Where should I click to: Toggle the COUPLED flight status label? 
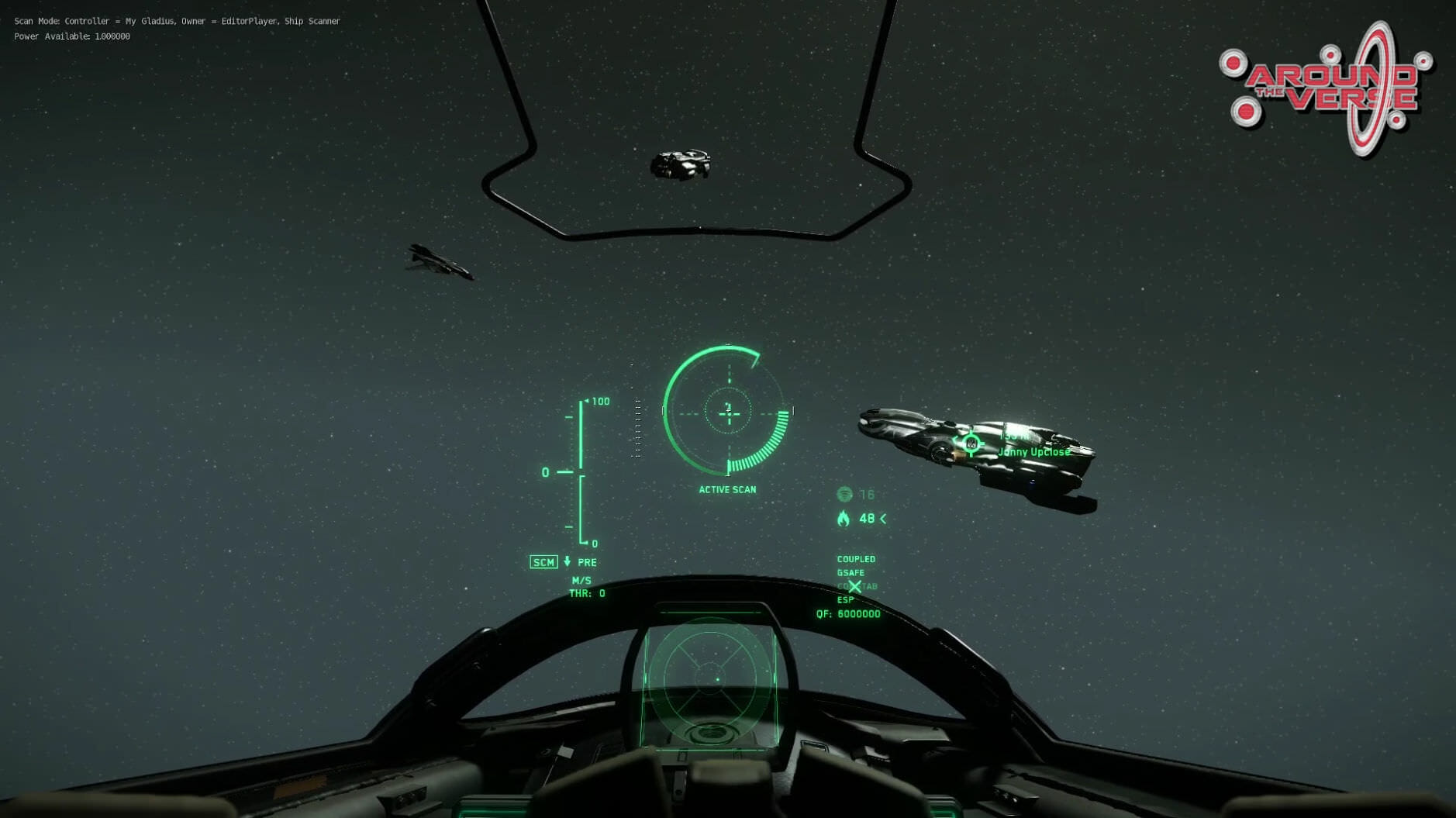[856, 559]
